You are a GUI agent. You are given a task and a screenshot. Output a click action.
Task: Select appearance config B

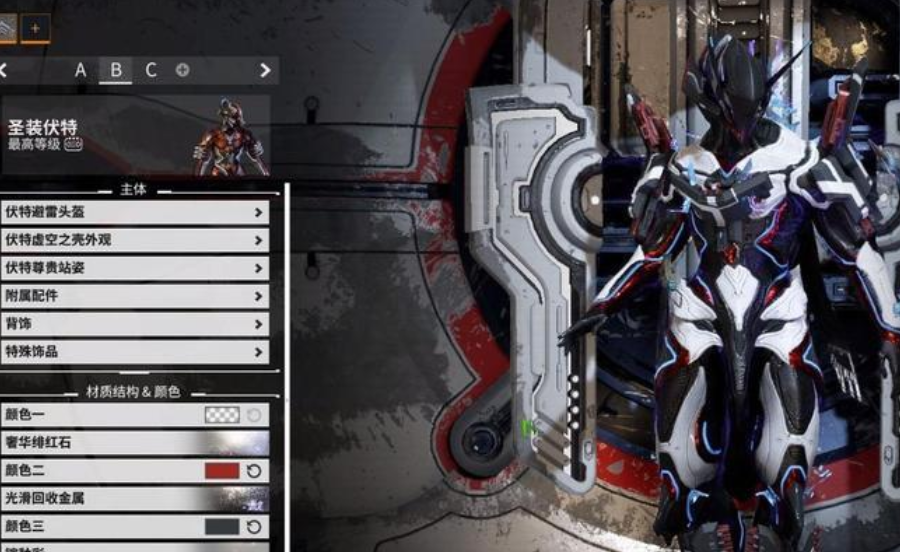click(116, 70)
